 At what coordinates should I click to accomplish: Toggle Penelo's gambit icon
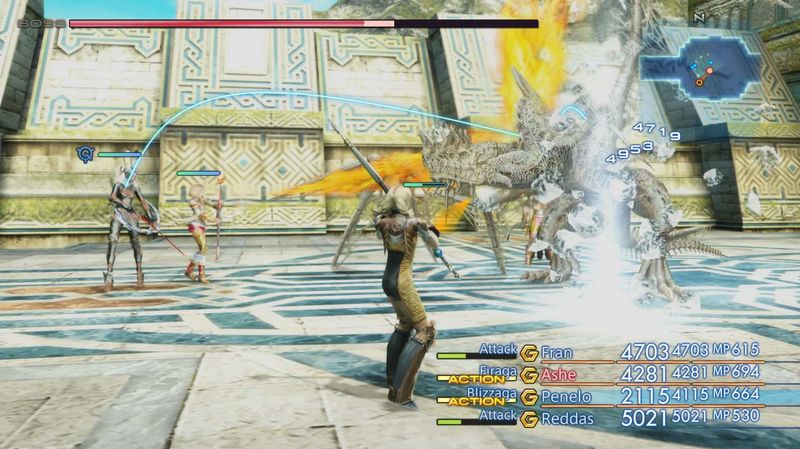click(x=528, y=397)
